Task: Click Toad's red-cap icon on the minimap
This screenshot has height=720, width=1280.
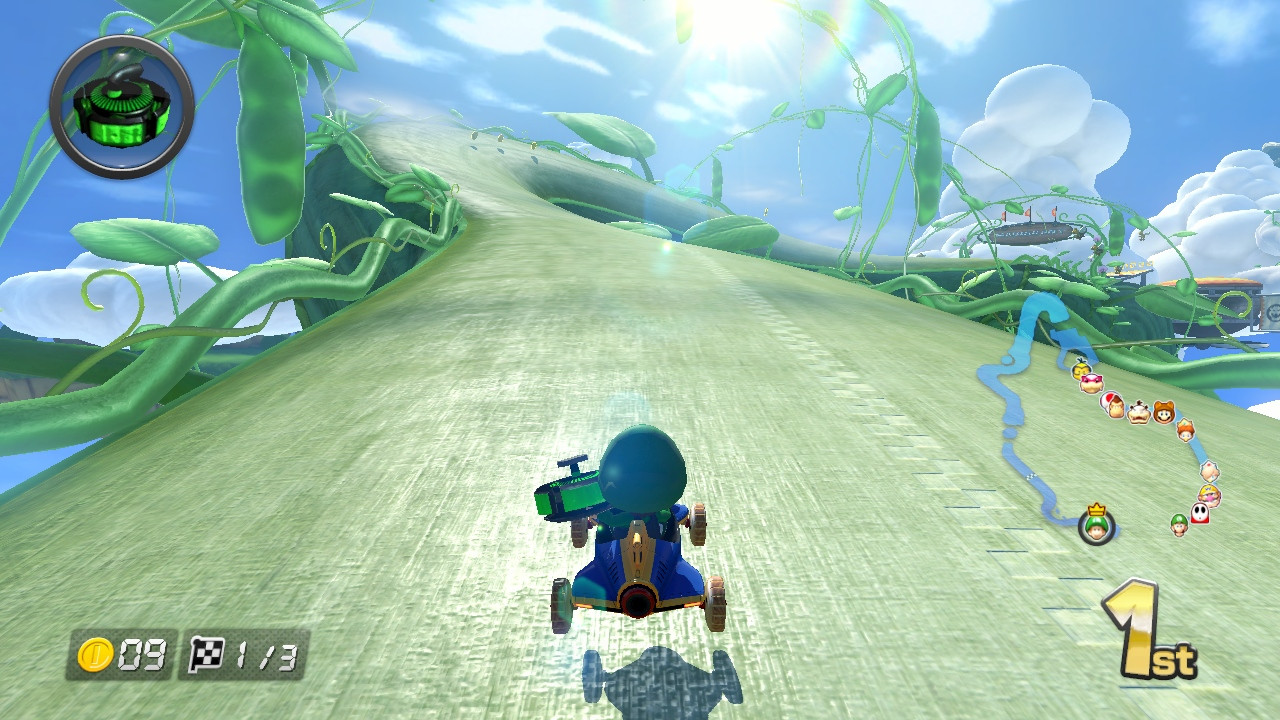Action: tap(1107, 400)
